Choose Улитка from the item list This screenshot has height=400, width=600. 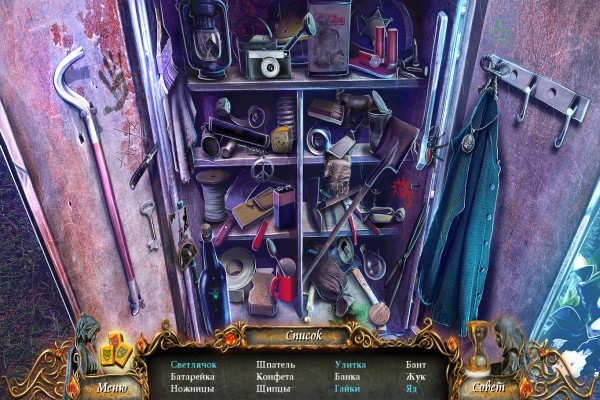[350, 364]
